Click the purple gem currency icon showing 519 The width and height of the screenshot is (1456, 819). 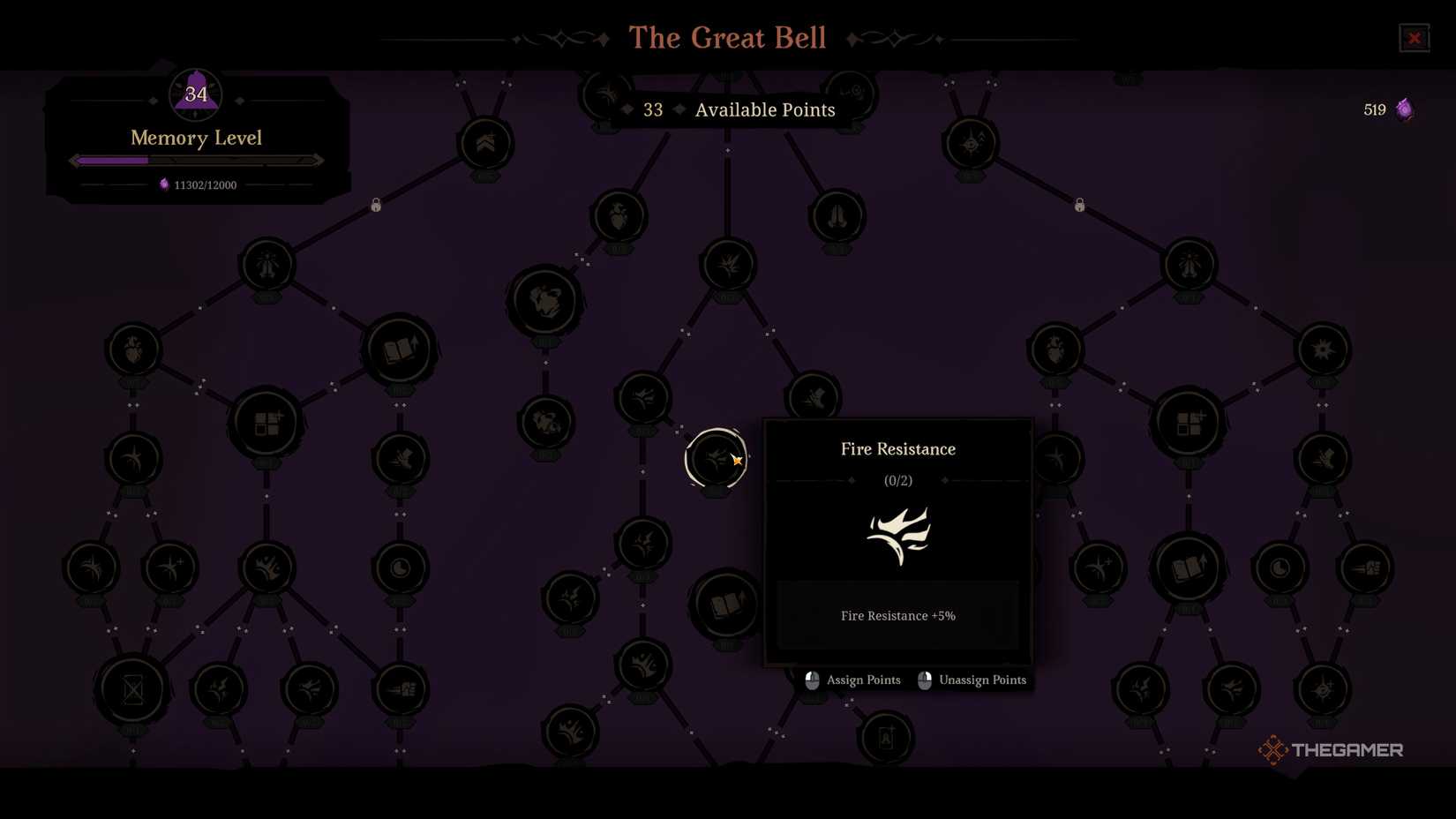click(1403, 109)
